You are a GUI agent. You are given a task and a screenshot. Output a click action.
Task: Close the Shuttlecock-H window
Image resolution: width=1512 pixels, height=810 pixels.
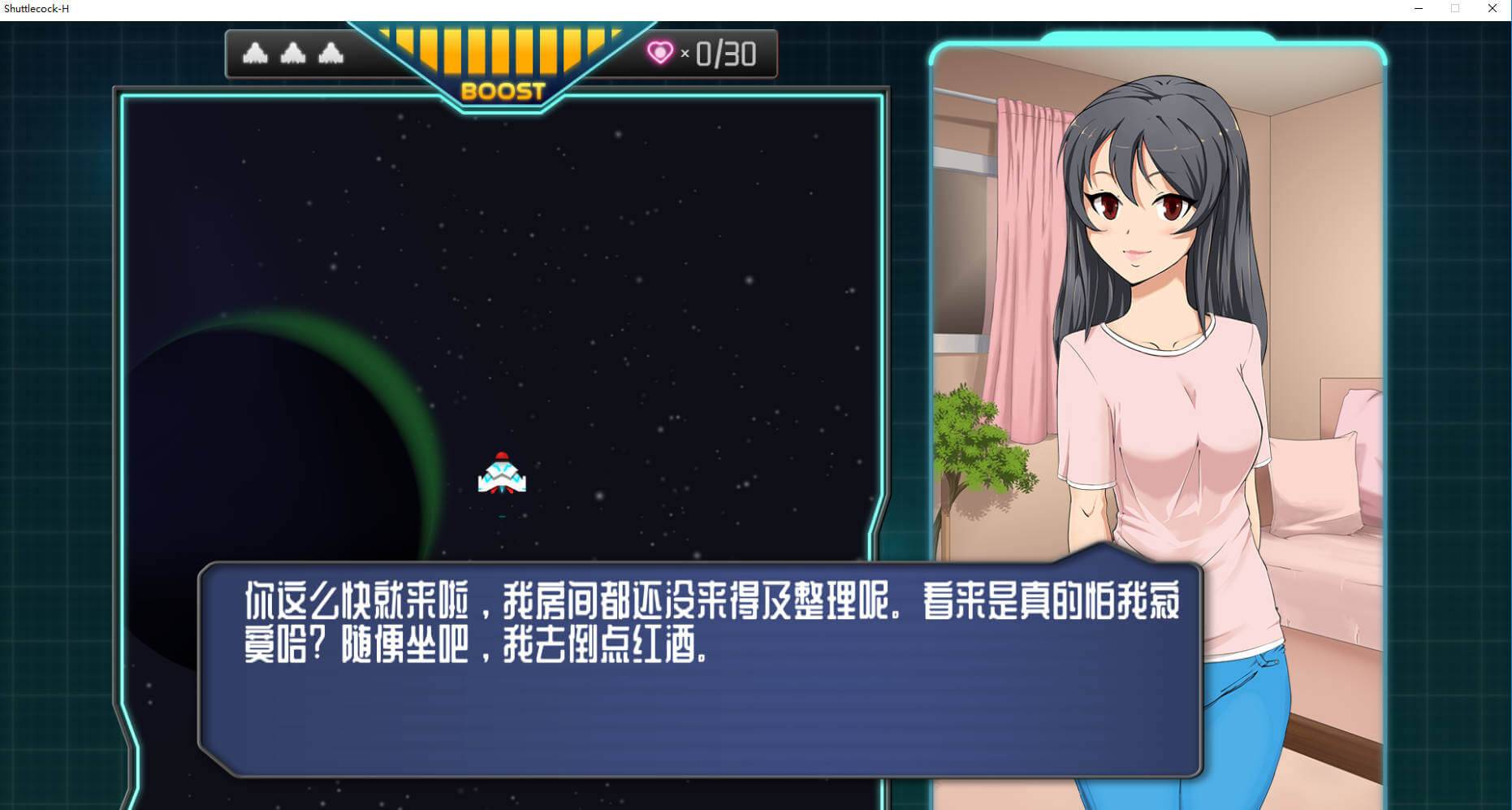(x=1492, y=9)
